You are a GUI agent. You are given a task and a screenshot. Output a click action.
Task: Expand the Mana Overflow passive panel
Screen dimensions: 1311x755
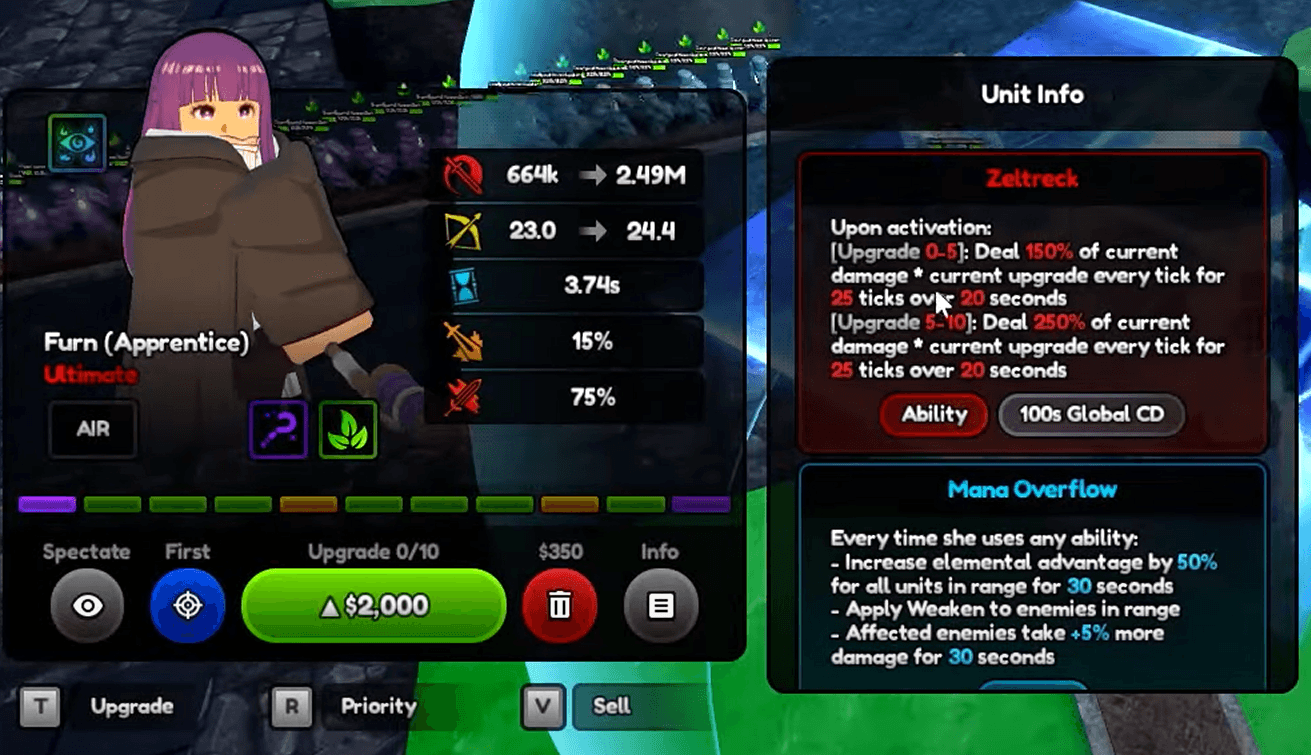pyautogui.click(x=1032, y=489)
